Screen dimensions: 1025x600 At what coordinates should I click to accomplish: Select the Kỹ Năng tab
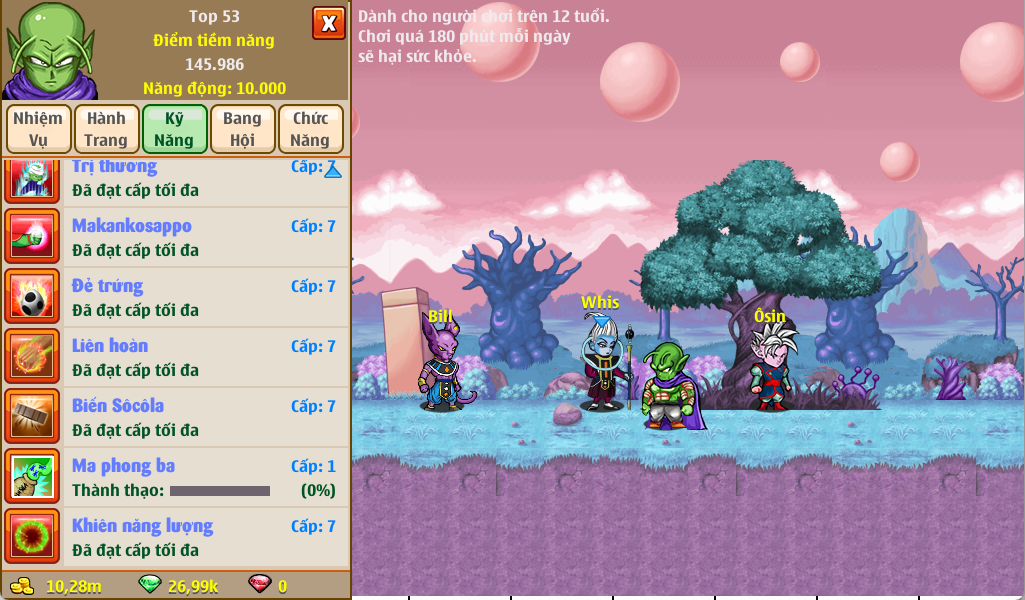tap(174, 129)
